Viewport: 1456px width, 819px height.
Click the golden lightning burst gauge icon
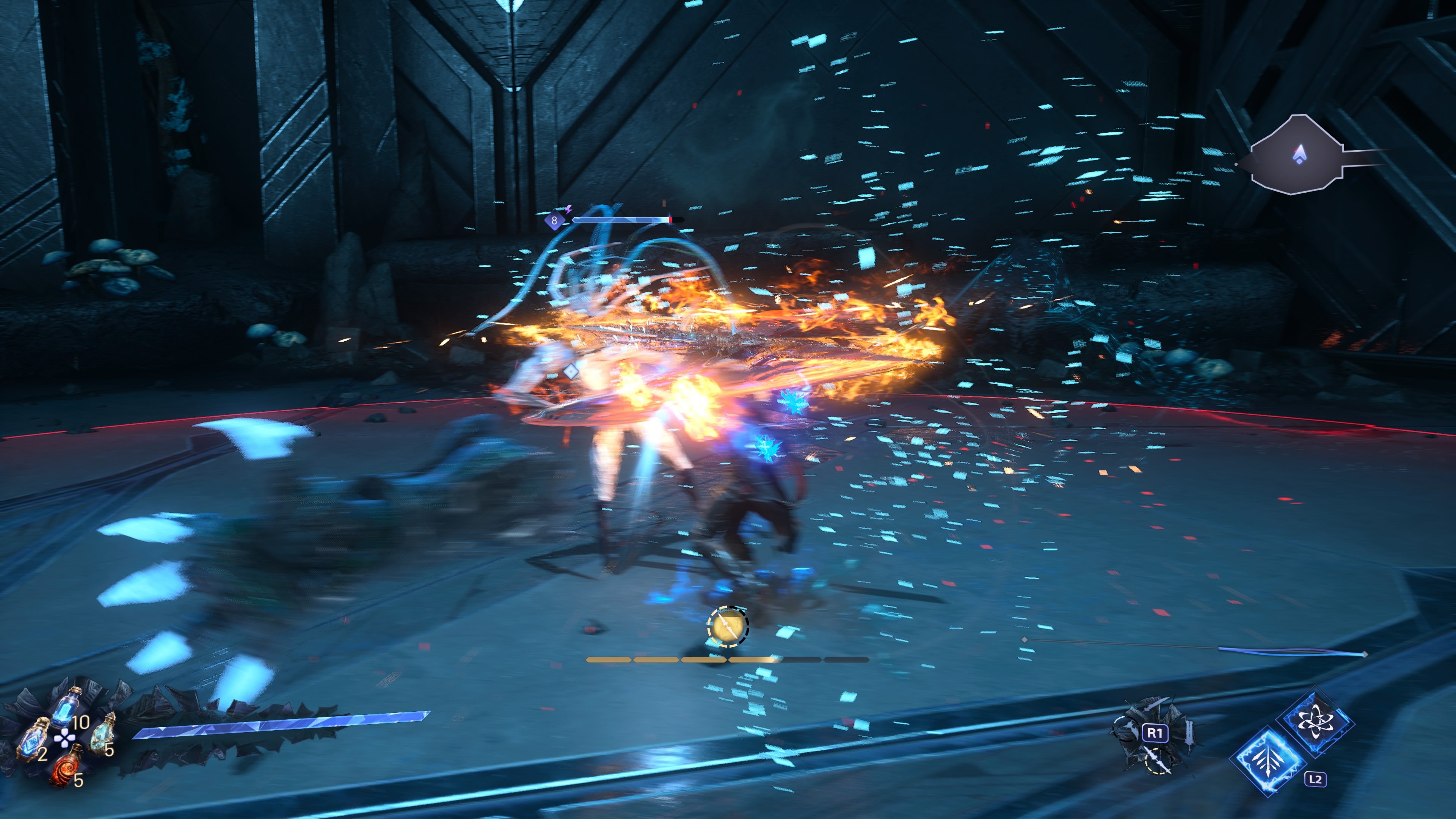pos(728,626)
